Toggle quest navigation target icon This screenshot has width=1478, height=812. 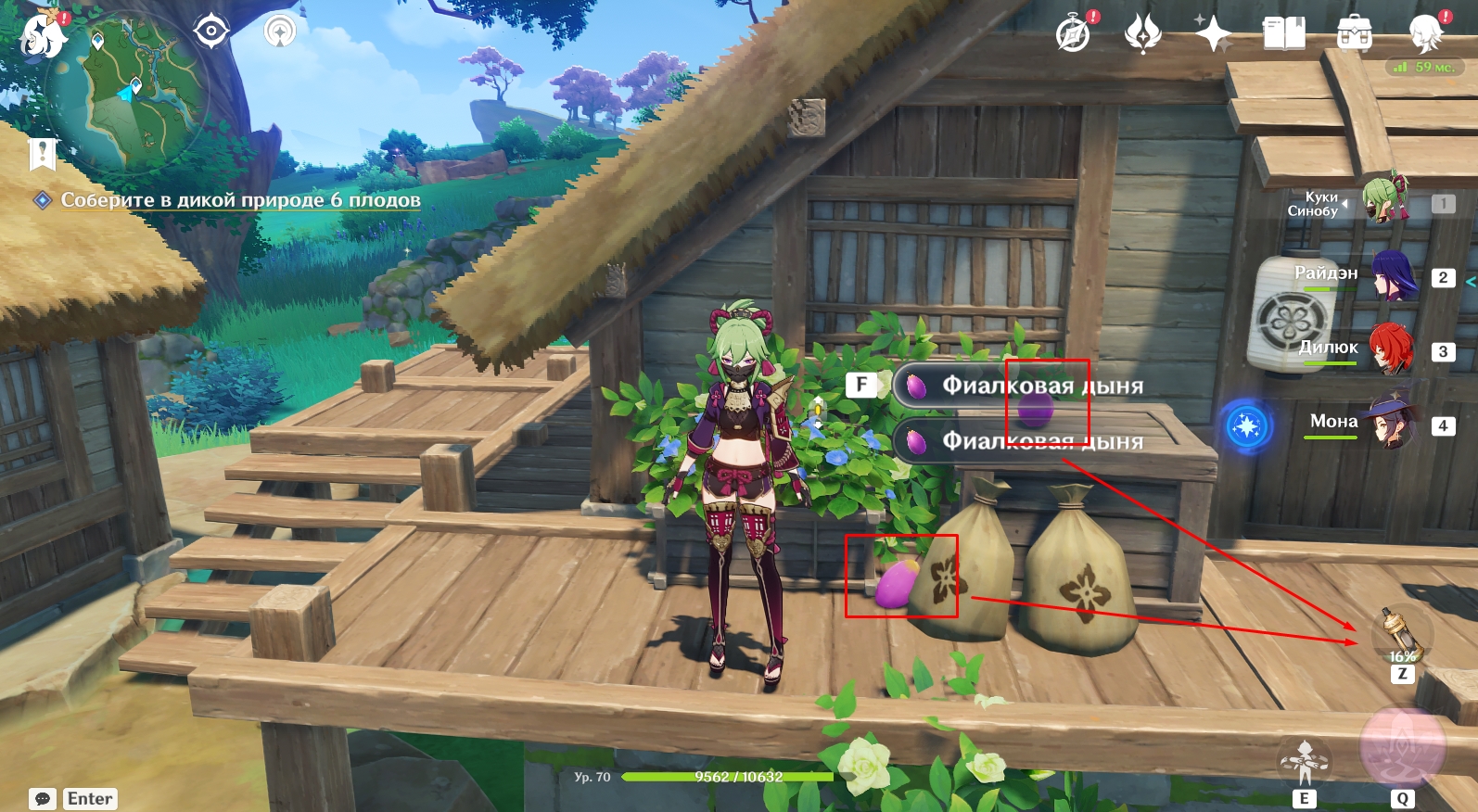(x=211, y=32)
